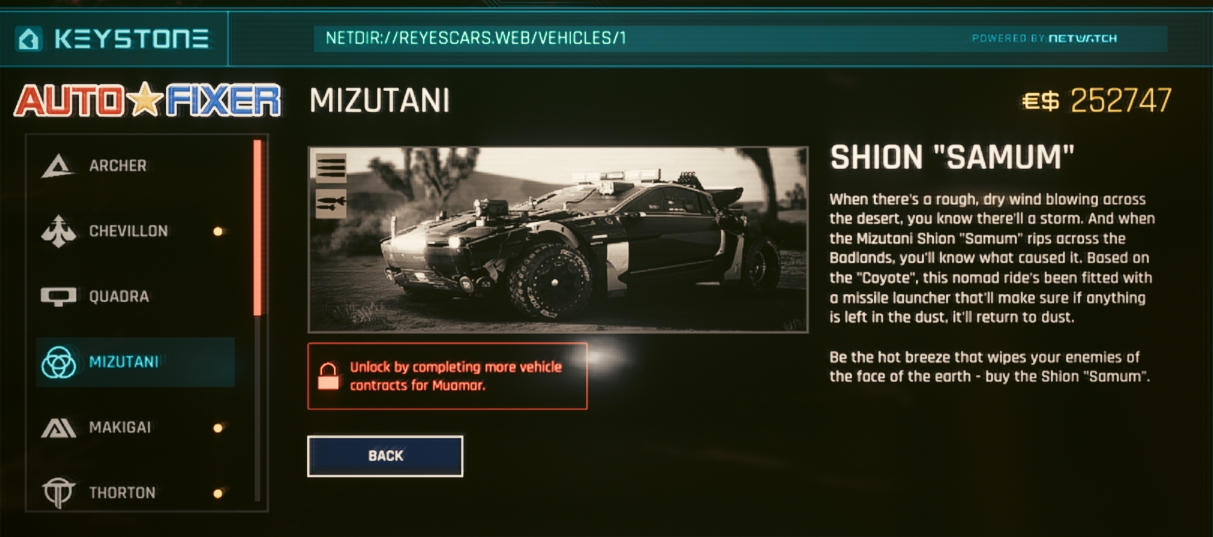Select Archer in the brand list
Screen dimensions: 1213x537
[x=118, y=166]
